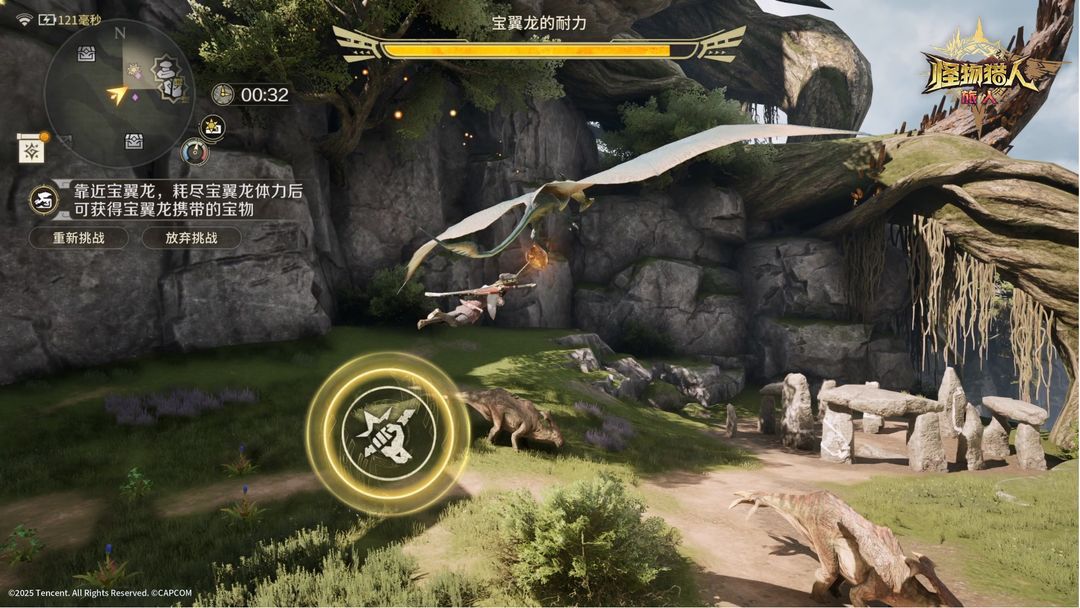Open the scroll icon with the orange dot

(31, 148)
